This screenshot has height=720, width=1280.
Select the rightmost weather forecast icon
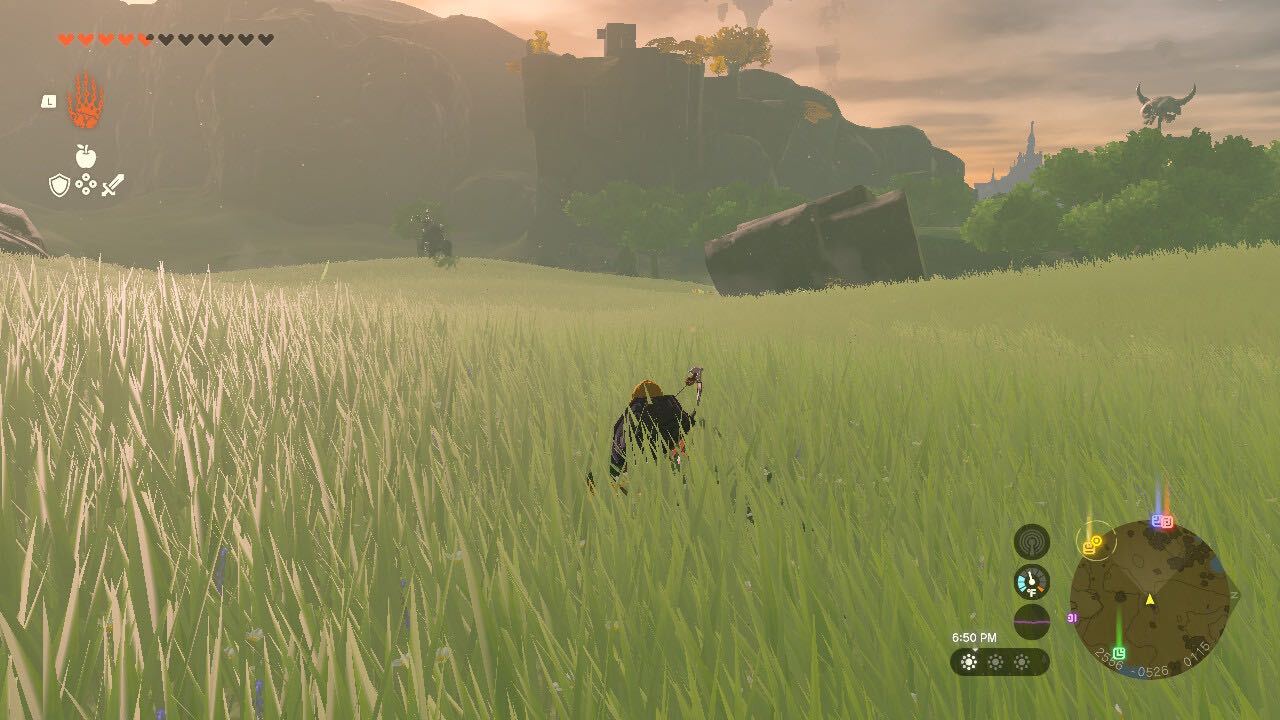pos(1021,661)
